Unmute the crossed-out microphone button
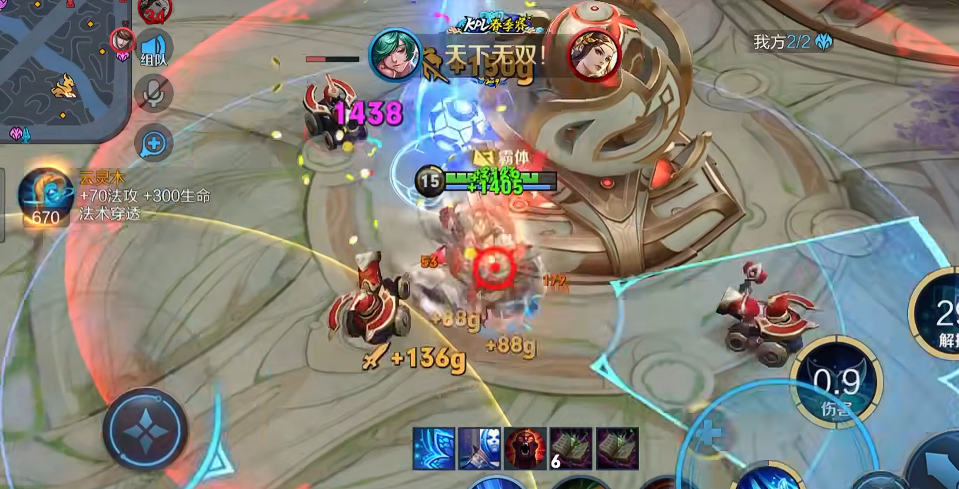The image size is (959, 489). (153, 94)
